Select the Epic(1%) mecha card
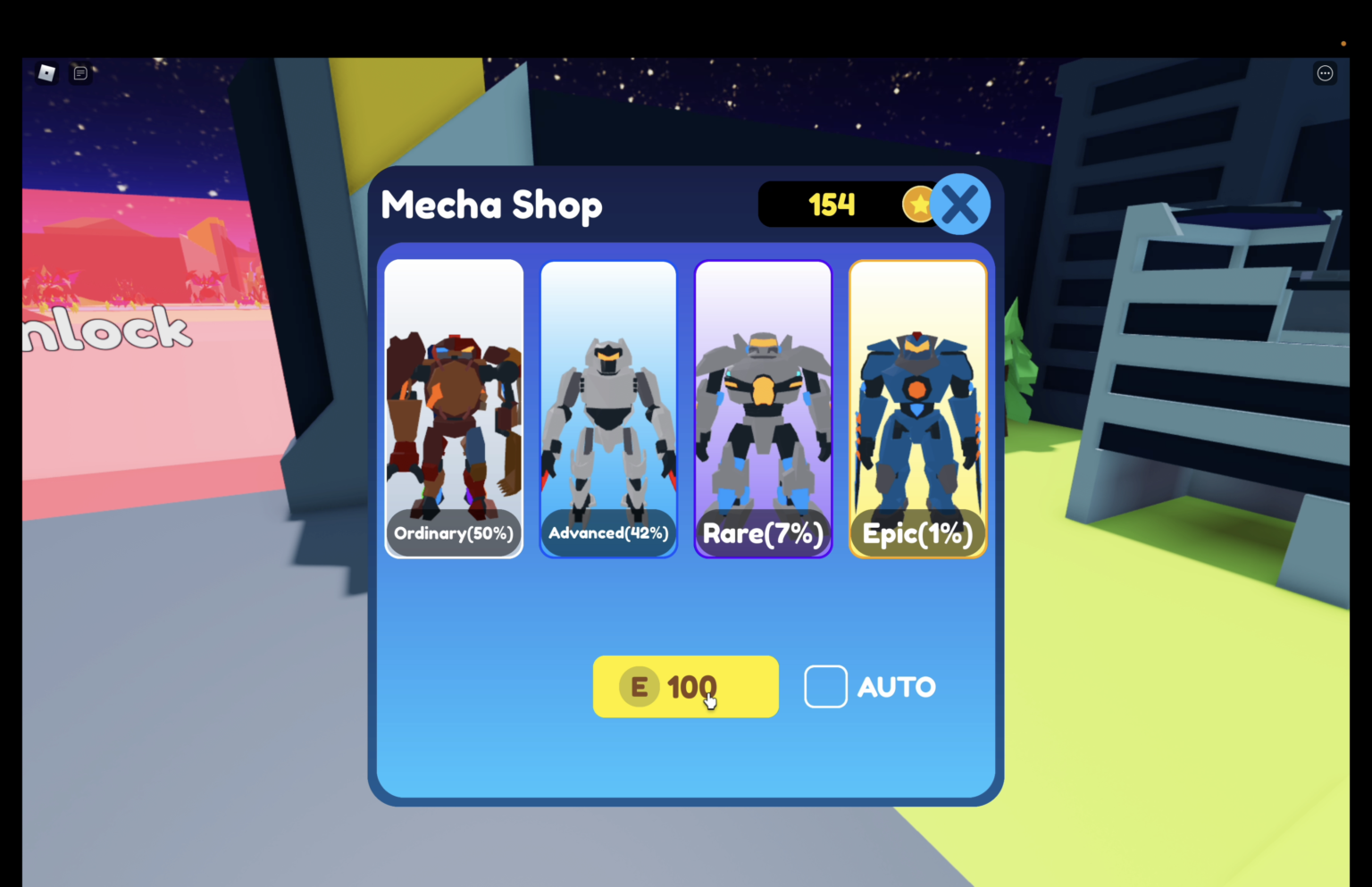1372x887 pixels. pyautogui.click(x=917, y=408)
